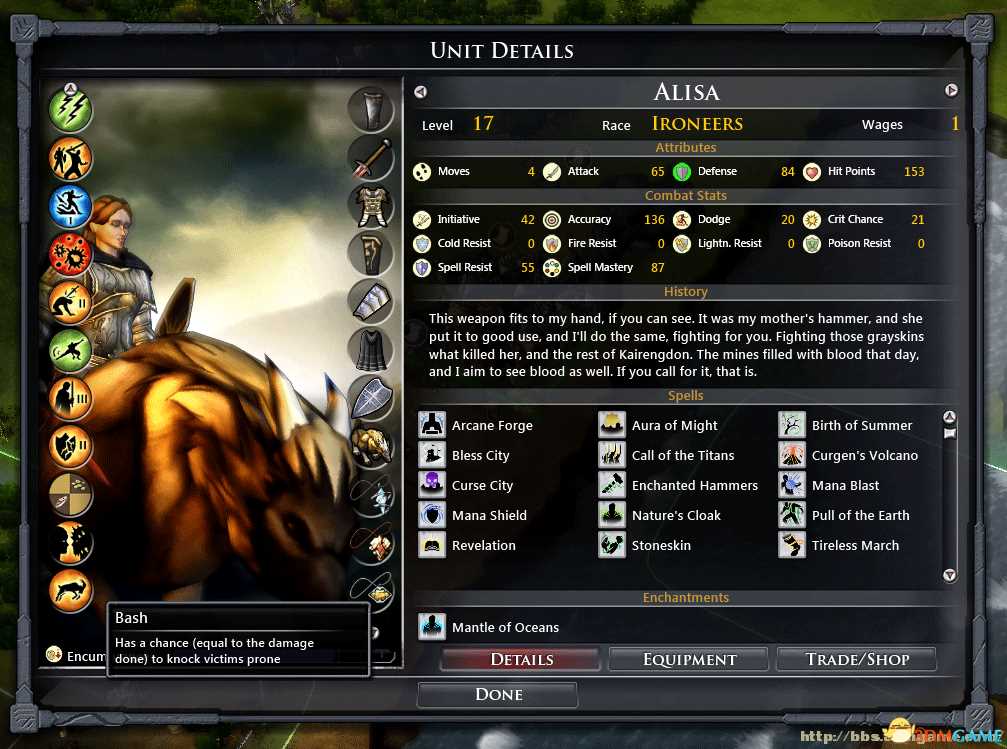1007x749 pixels.
Task: Switch to the Details tab
Action: click(521, 659)
